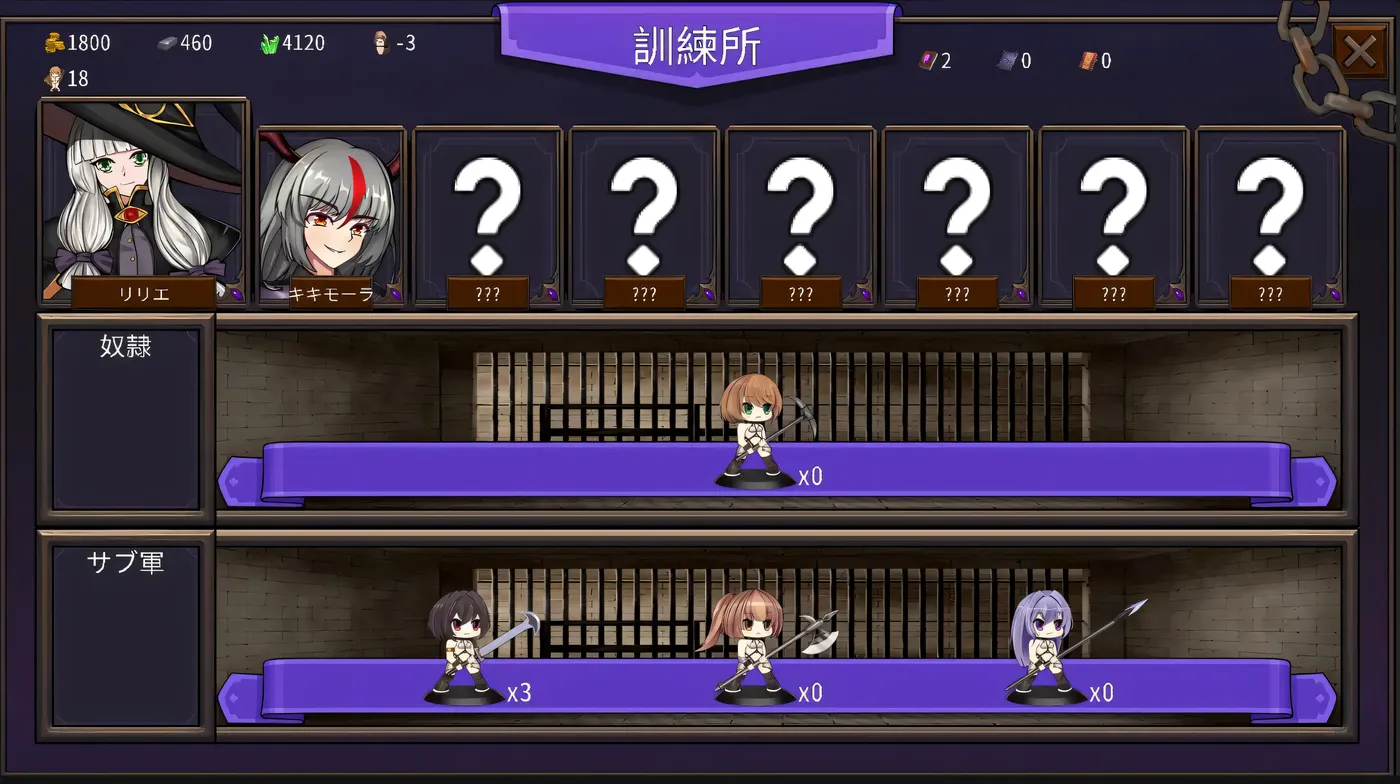Open the 奴隷 panel label
Screen dimensions: 1400x784
pos(123,346)
